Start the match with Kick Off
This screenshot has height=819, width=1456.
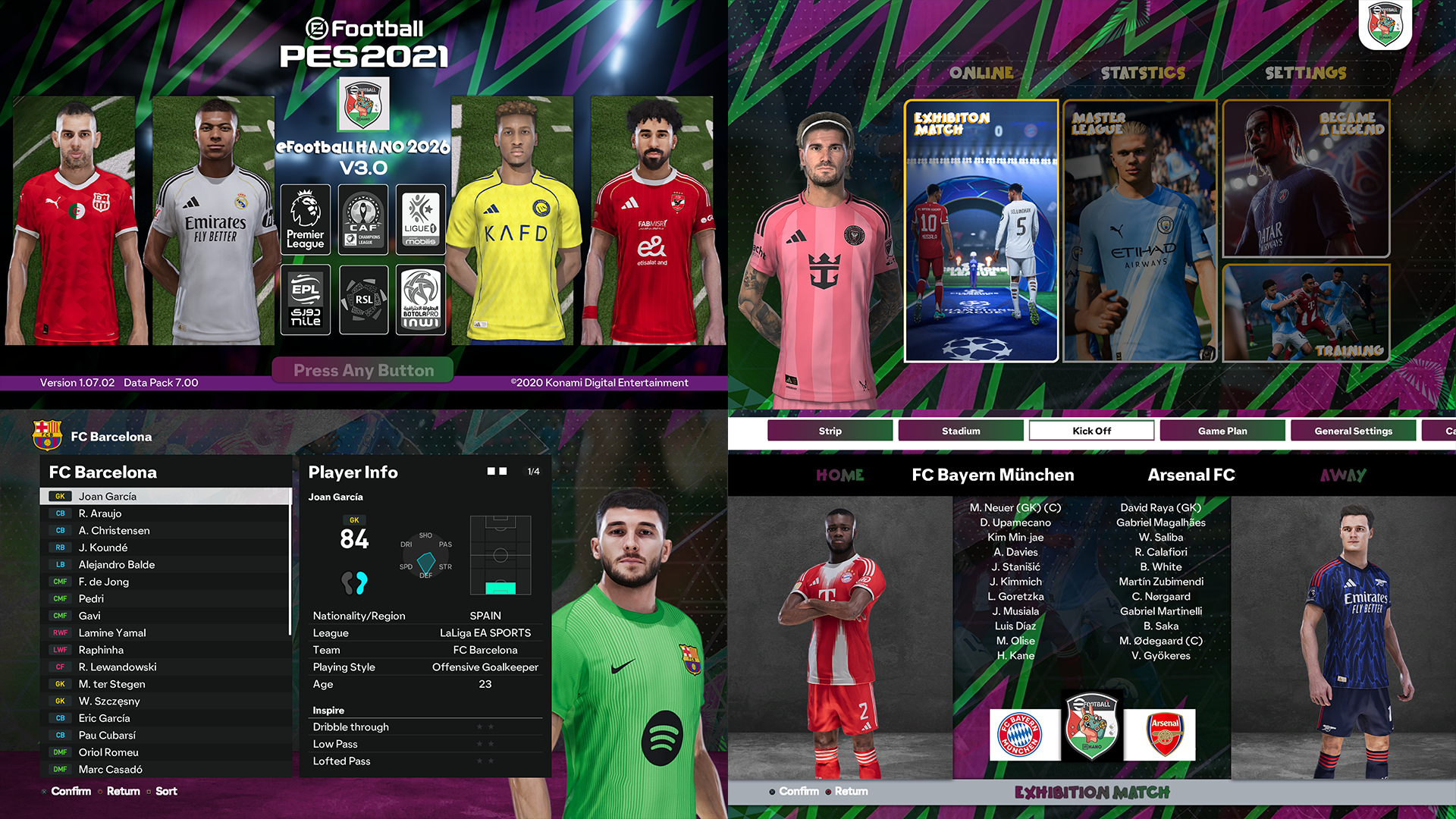1091,431
